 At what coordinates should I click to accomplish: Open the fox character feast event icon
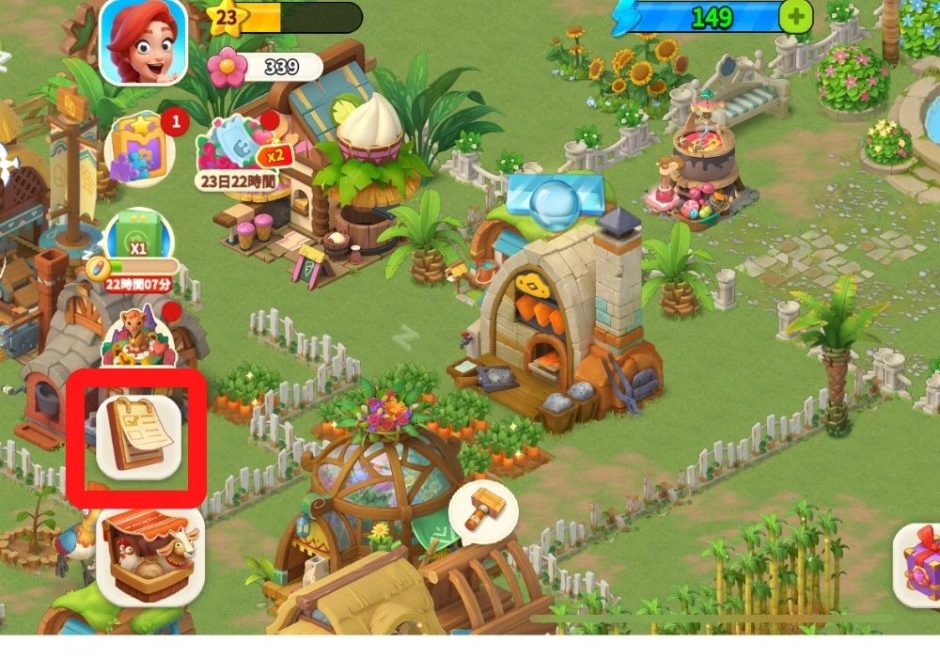pos(139,335)
